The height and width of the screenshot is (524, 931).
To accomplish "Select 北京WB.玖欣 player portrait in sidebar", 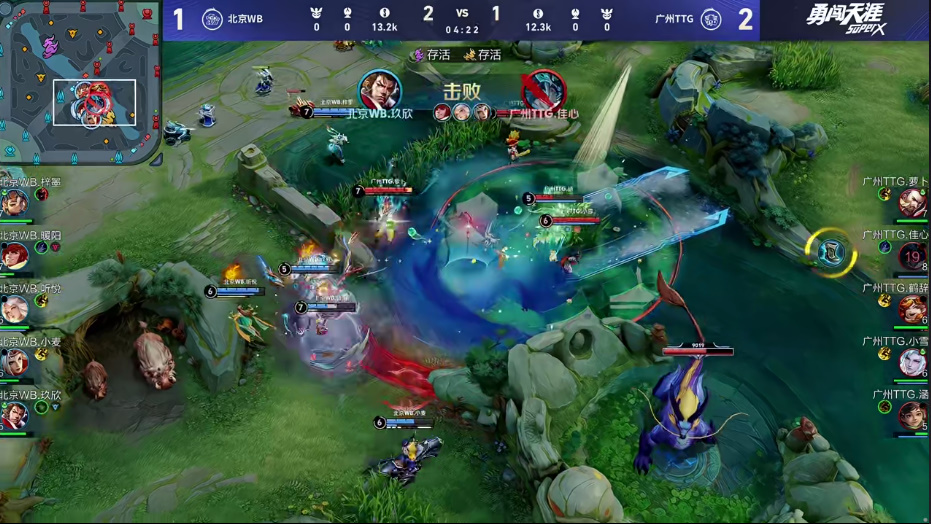I will tap(14, 415).
